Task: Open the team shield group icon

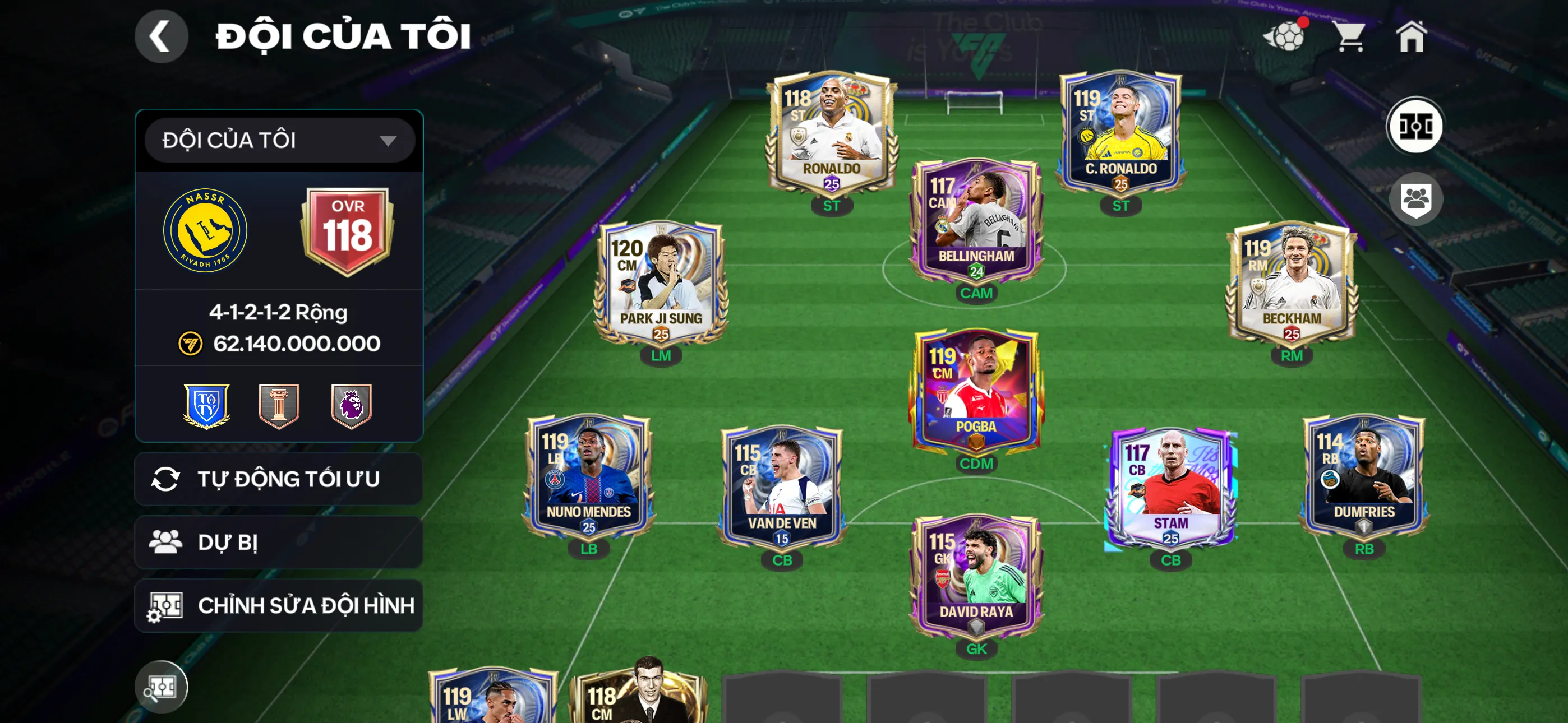Action: coord(1414,198)
